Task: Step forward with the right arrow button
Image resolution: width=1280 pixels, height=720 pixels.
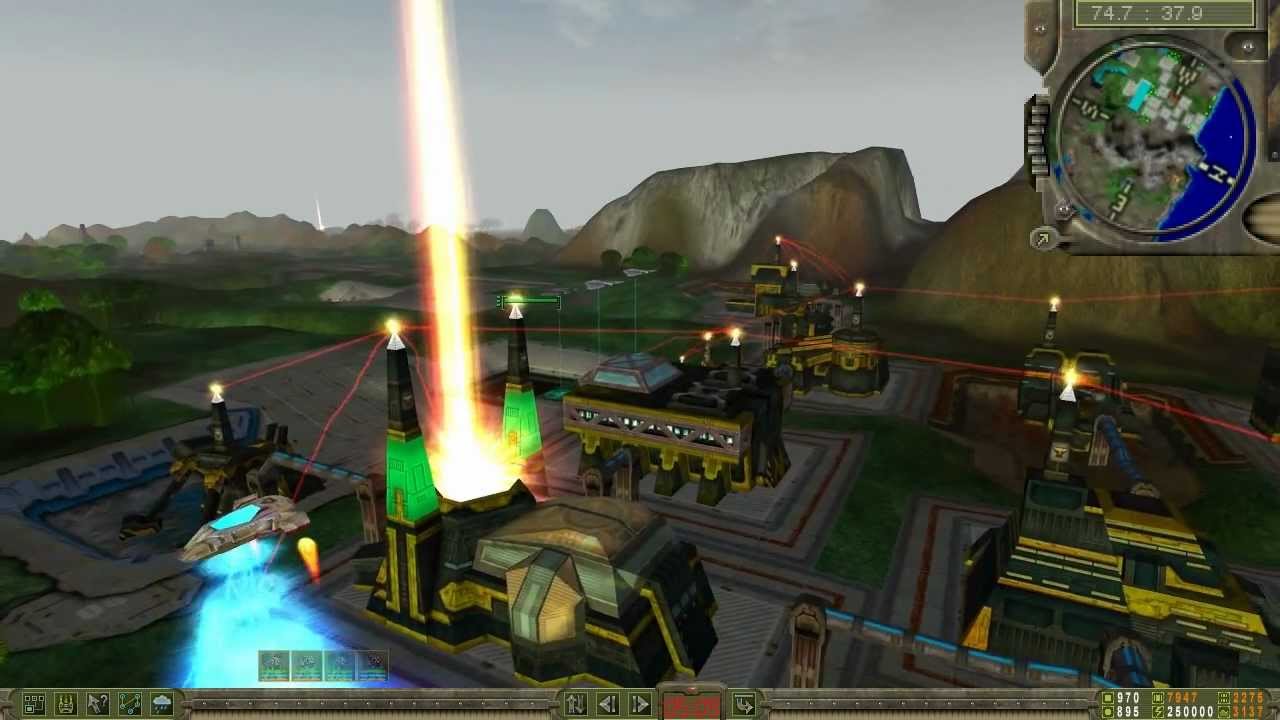Action: (x=640, y=704)
